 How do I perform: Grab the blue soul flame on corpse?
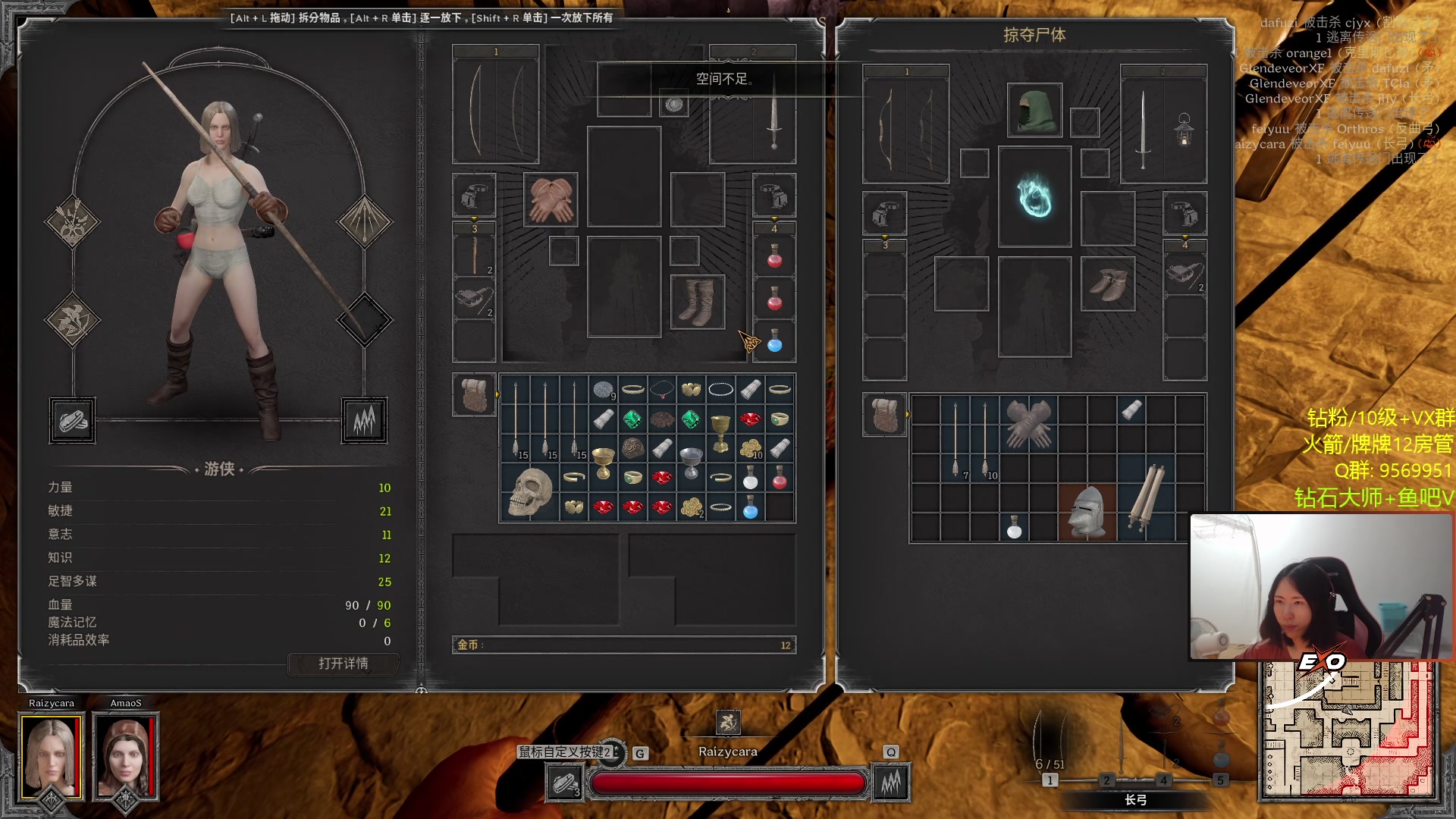point(1034,196)
